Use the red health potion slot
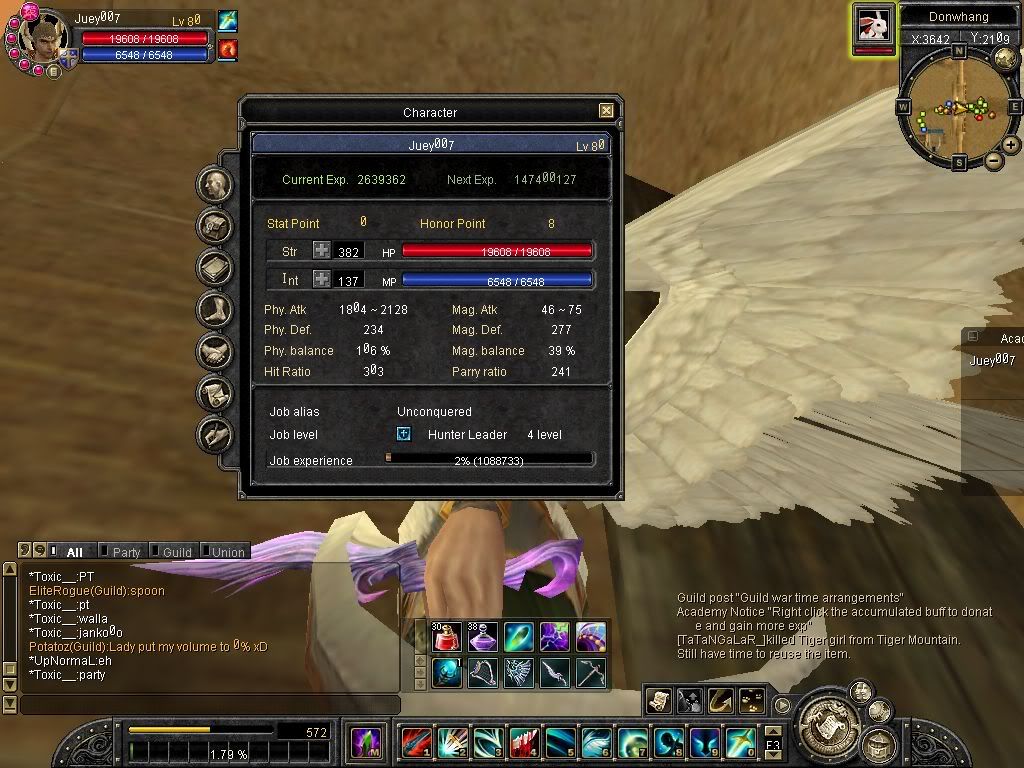The width and height of the screenshot is (1024, 768). tap(447, 637)
